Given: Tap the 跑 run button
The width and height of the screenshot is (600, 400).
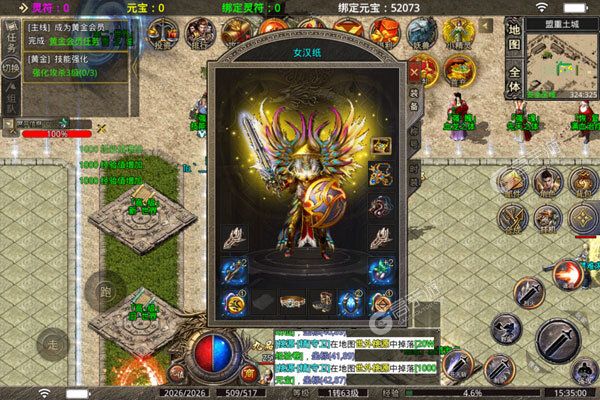Looking at the screenshot, I should pyautogui.click(x=104, y=290).
